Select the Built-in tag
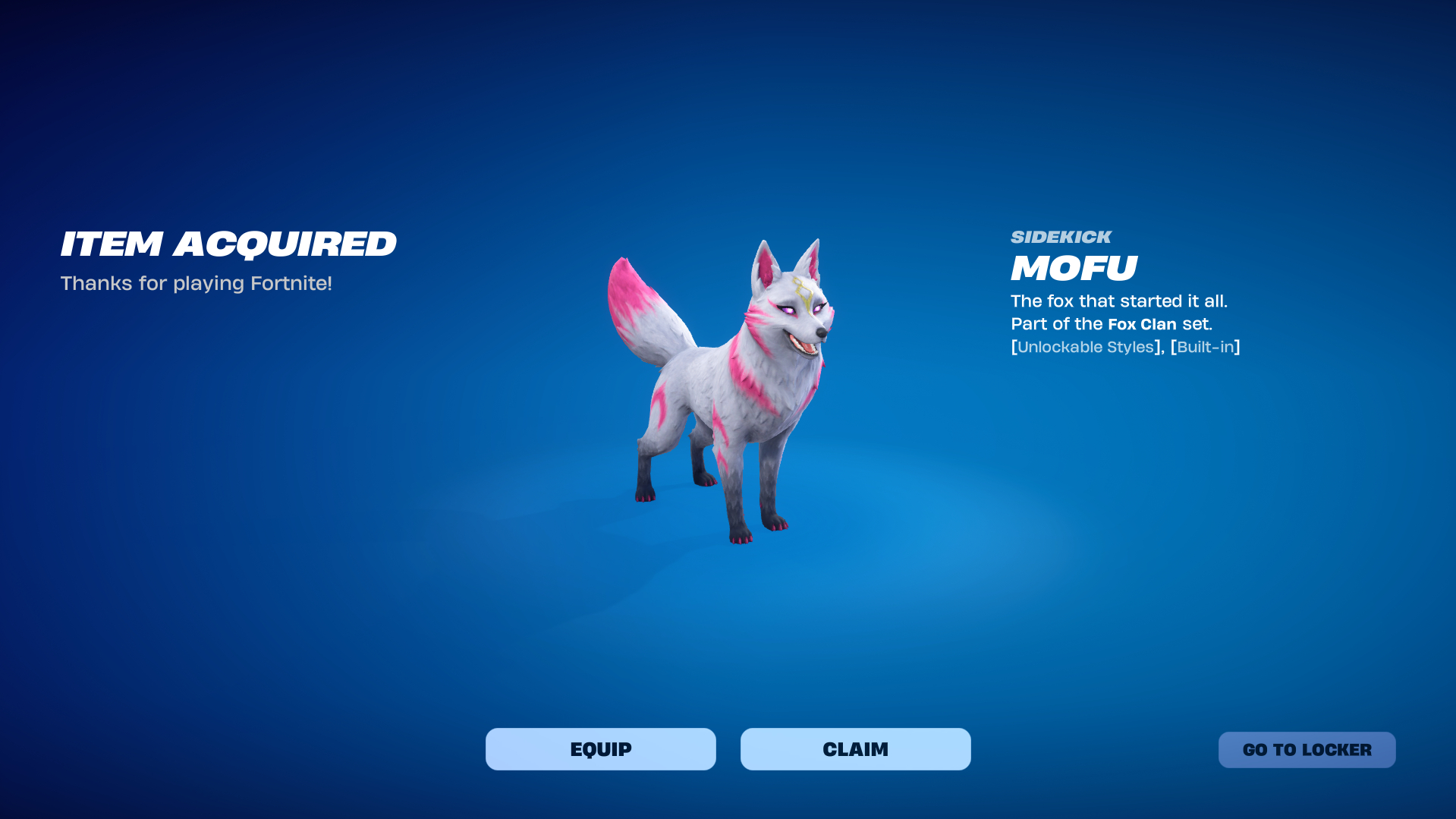 (1205, 347)
